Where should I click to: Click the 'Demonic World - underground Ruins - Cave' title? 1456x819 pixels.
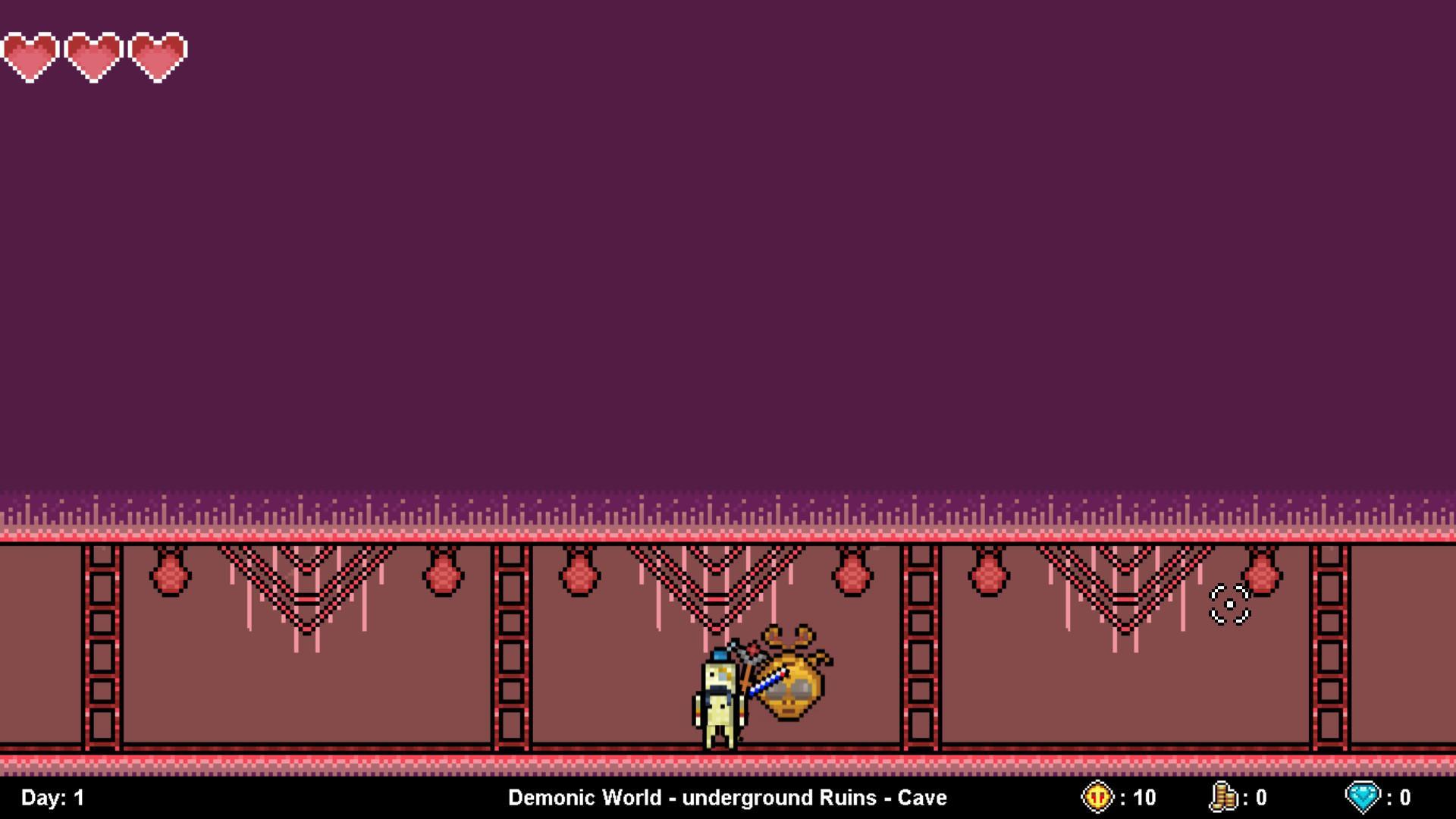[x=726, y=797]
